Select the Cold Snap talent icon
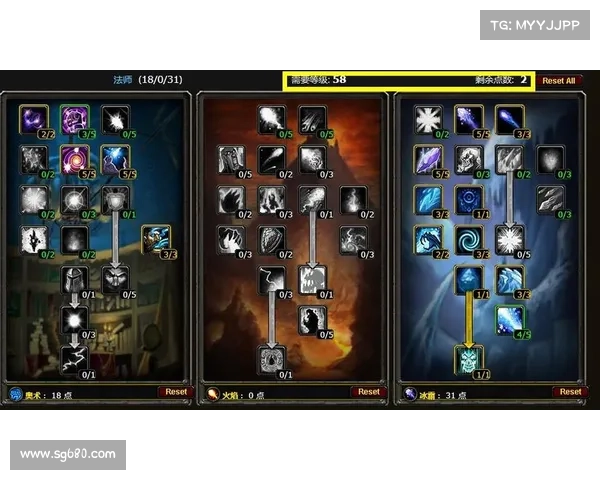600x480 pixels. pyautogui.click(x=469, y=200)
